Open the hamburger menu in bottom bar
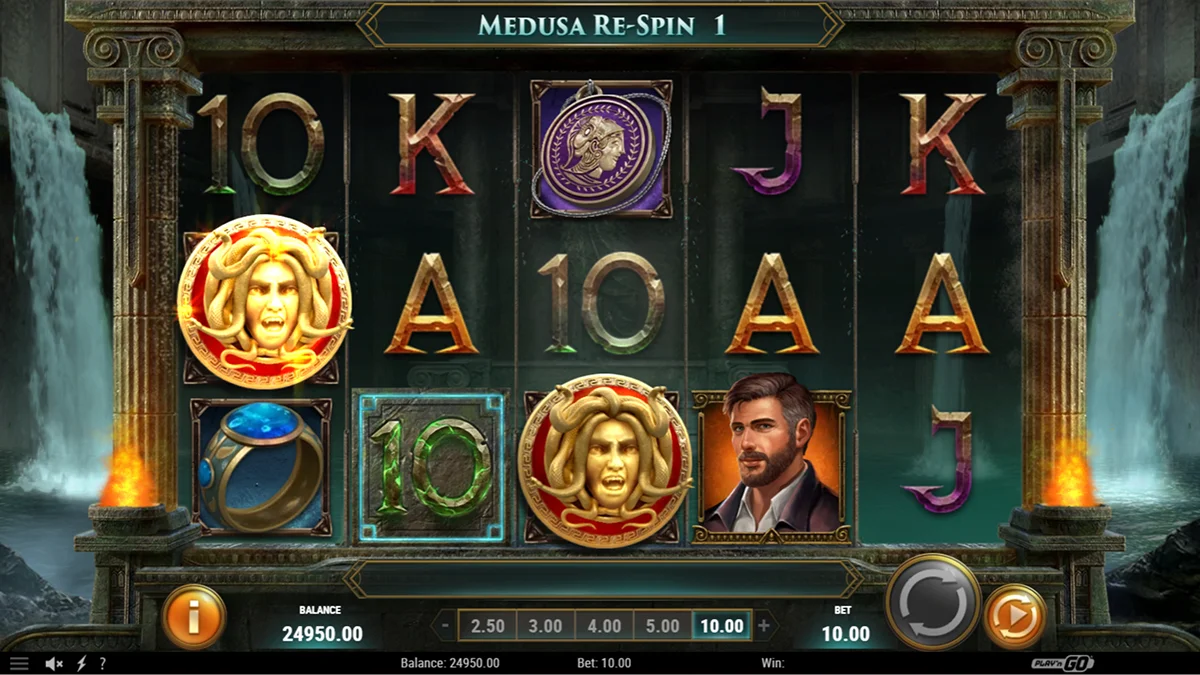Image resolution: width=1200 pixels, height=675 pixels. pyautogui.click(x=19, y=663)
